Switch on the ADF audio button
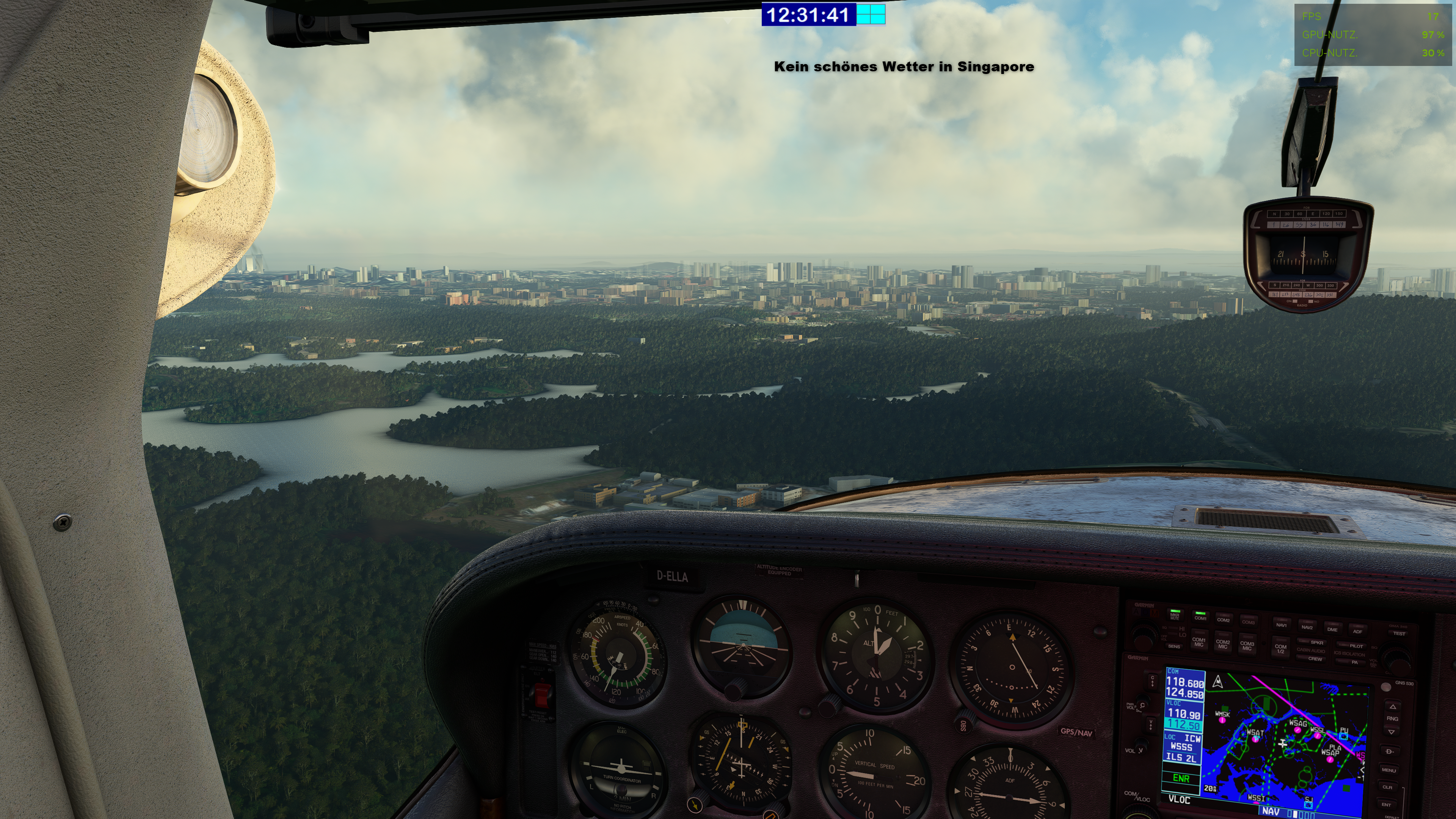 click(x=1357, y=631)
